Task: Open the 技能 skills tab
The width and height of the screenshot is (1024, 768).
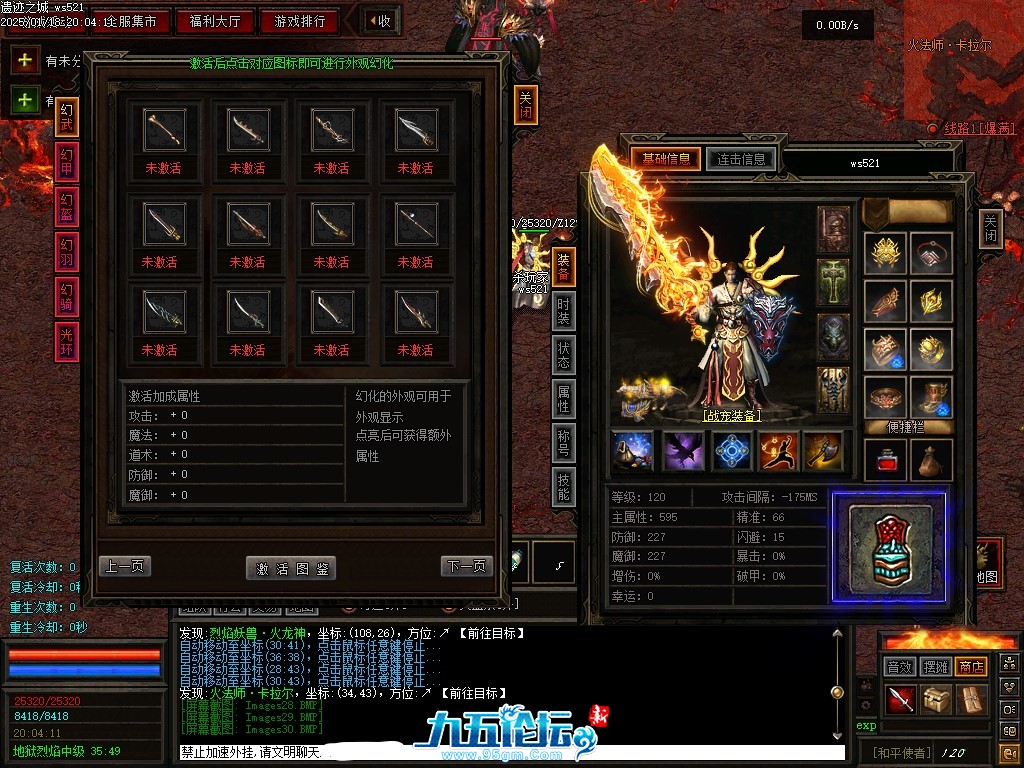Action: coord(564,487)
